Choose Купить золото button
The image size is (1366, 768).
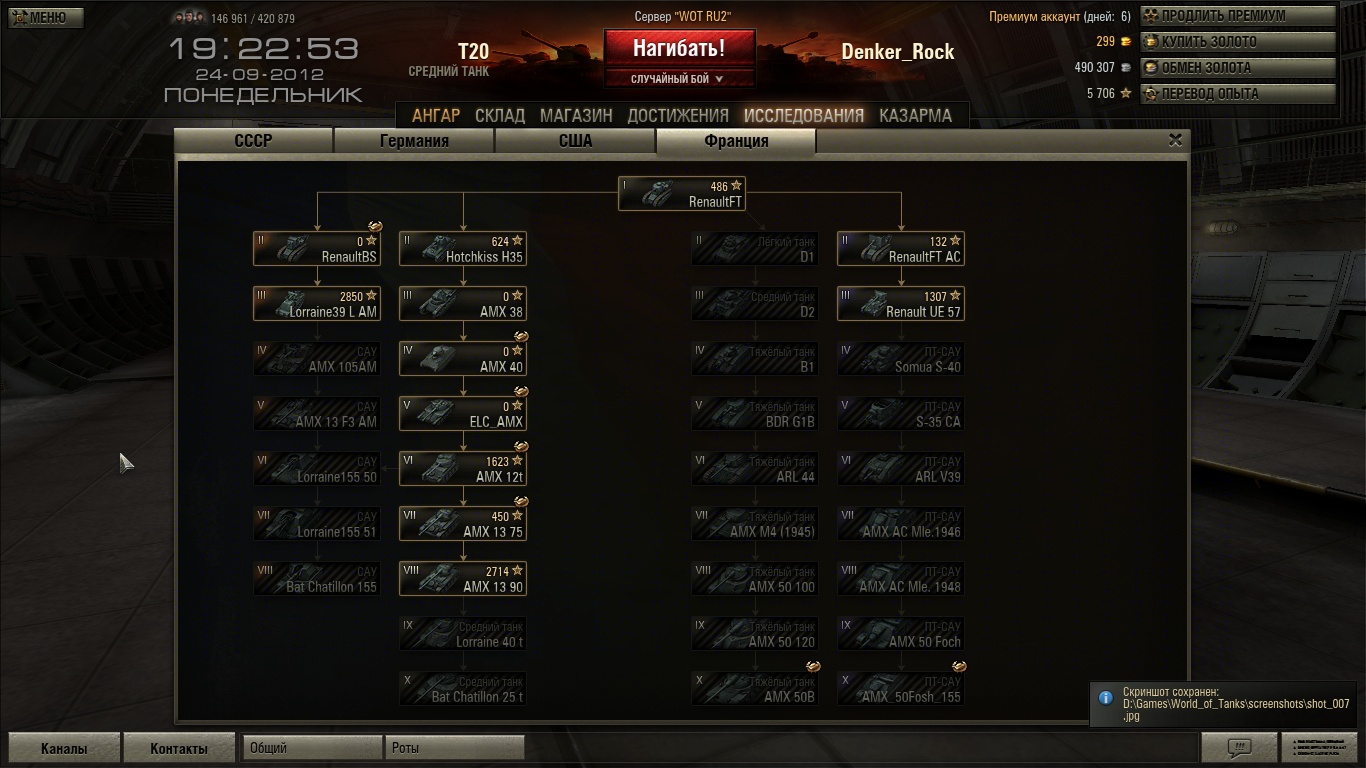[x=1238, y=42]
